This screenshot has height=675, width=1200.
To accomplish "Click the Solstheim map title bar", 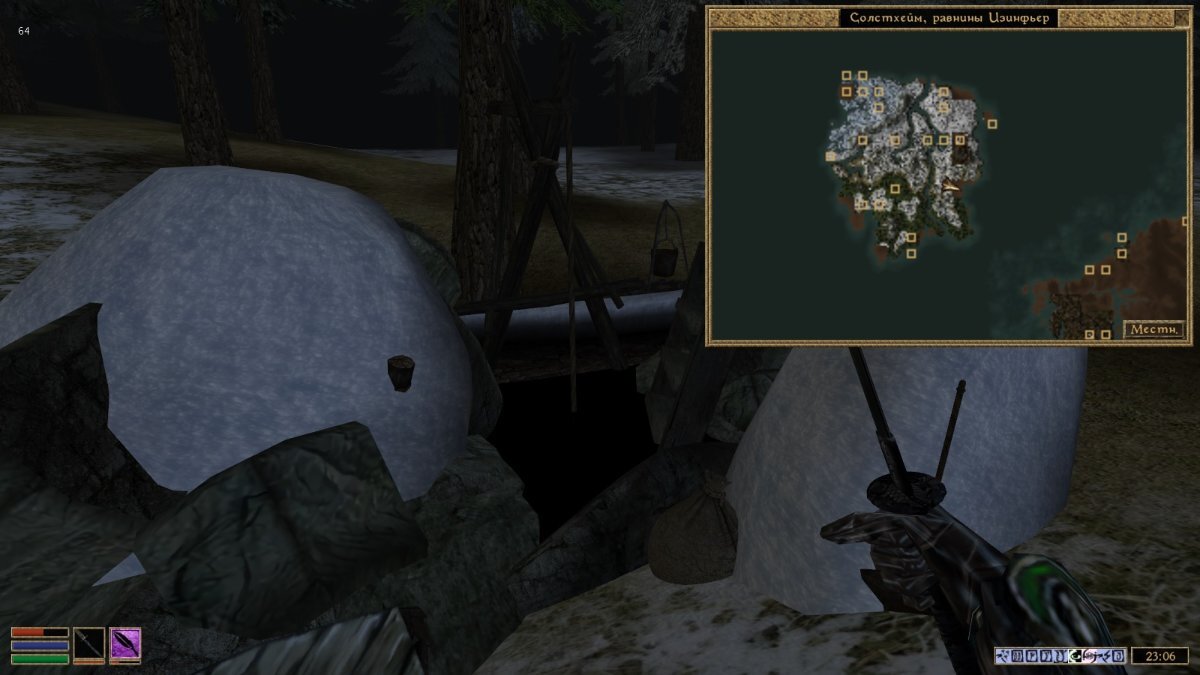I will [x=948, y=18].
